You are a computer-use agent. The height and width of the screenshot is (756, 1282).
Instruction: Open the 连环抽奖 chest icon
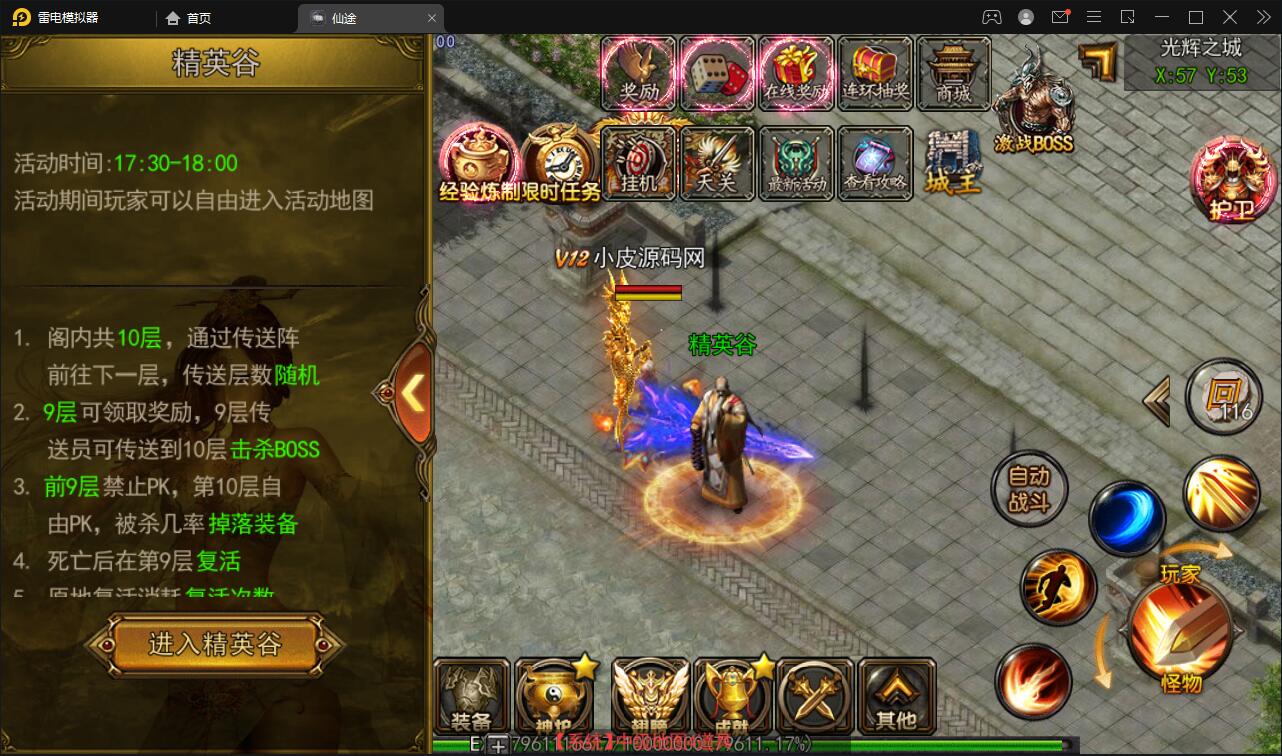(x=874, y=72)
